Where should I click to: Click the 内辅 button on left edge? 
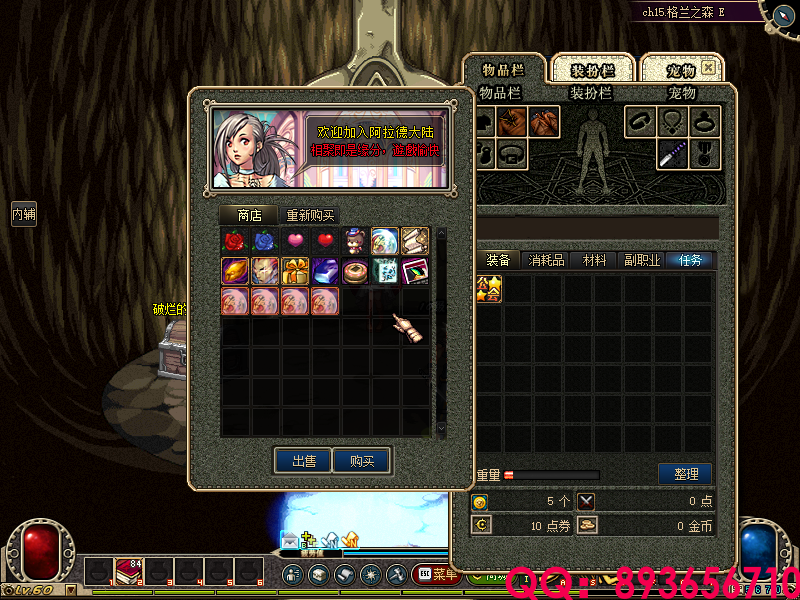pos(24,213)
